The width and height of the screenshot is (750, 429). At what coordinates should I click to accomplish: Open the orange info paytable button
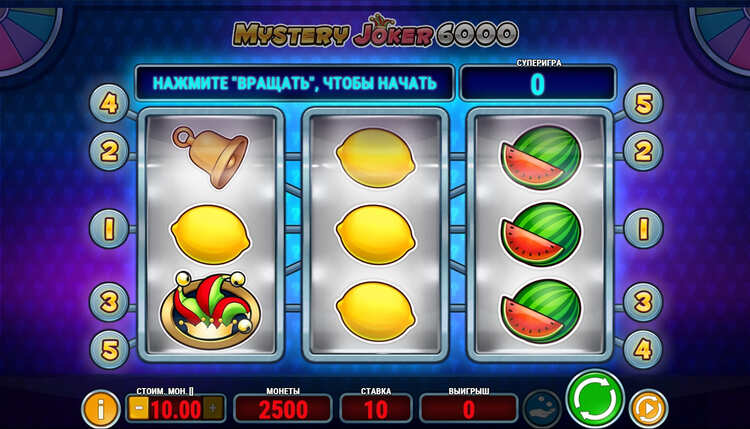[100, 408]
